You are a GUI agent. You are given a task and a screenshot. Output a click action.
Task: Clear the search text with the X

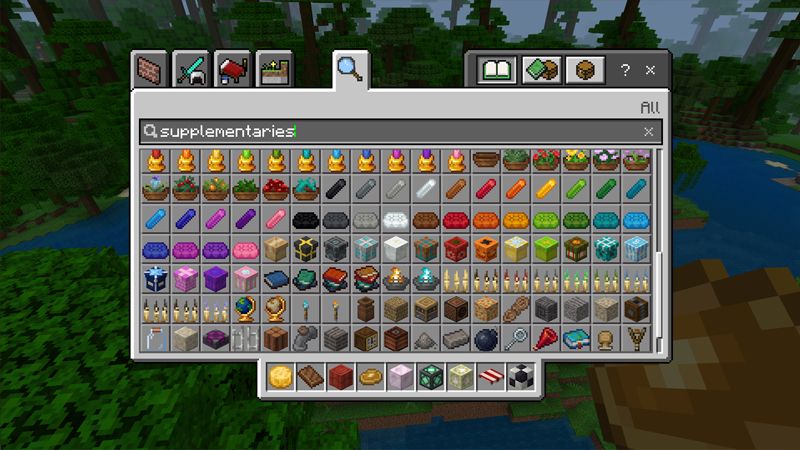tap(648, 131)
